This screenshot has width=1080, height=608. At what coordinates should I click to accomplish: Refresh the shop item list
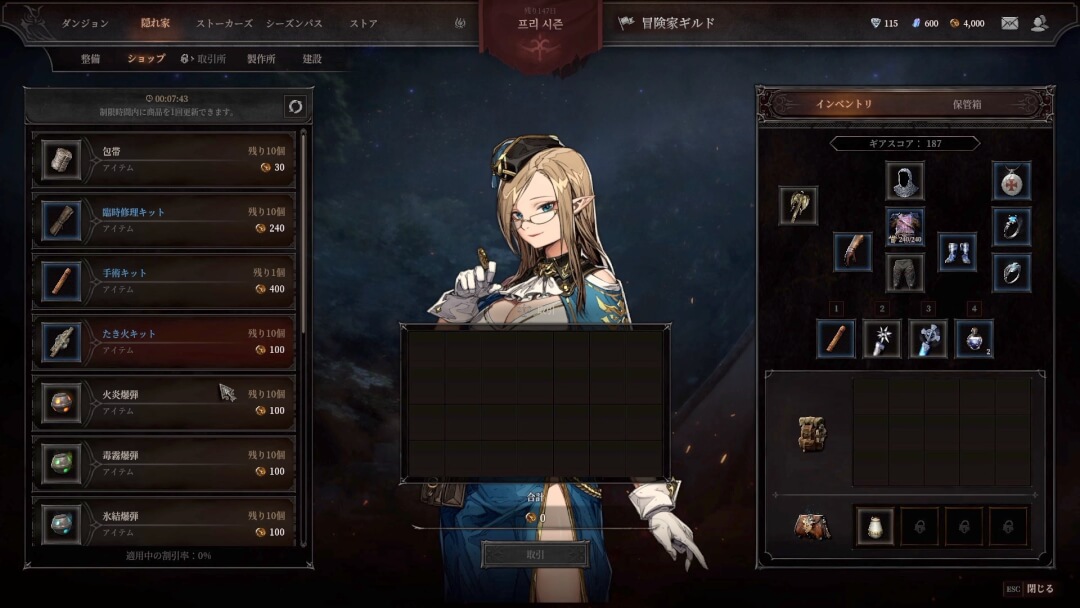click(x=295, y=106)
